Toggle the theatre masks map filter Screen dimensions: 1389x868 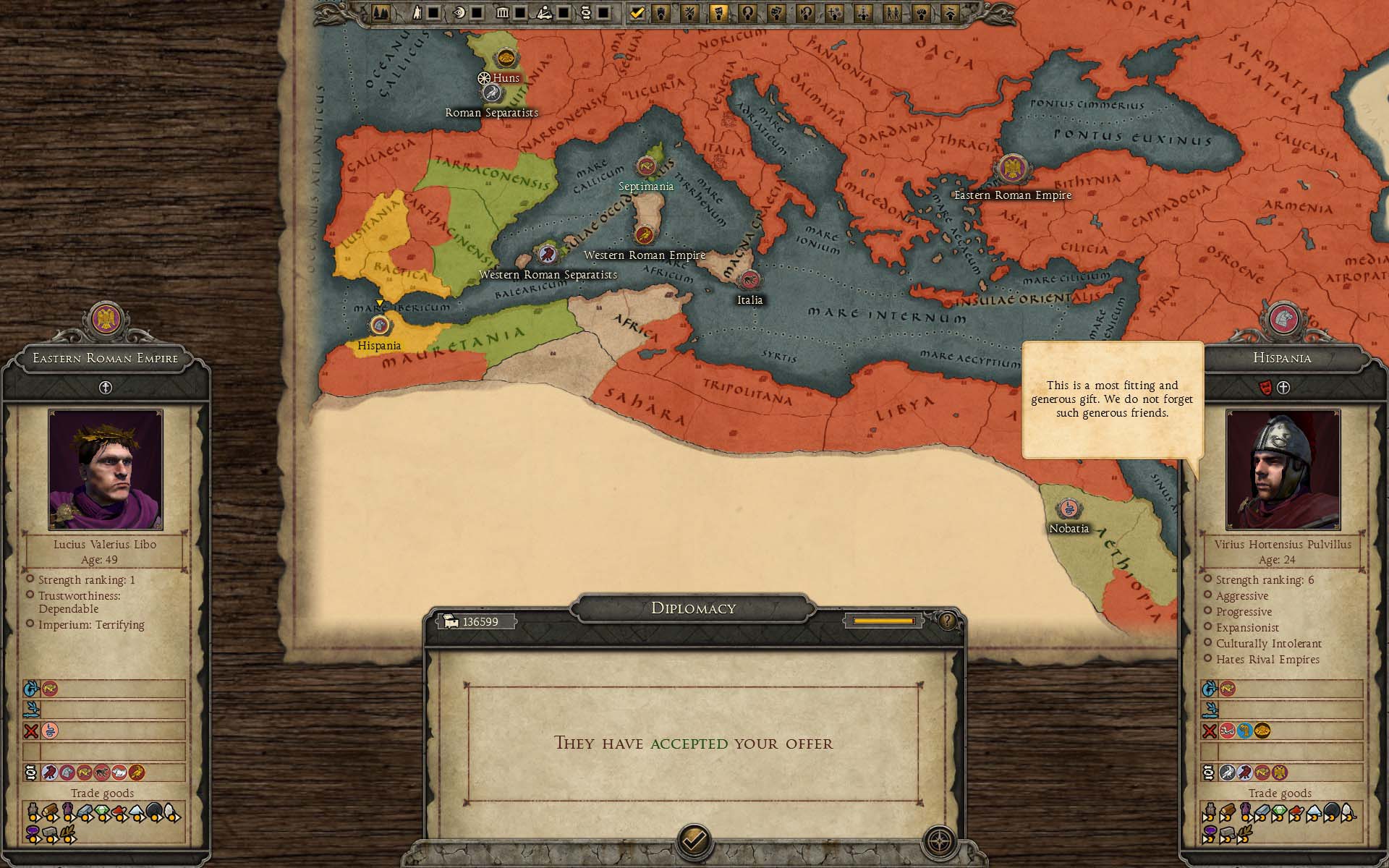[x=776, y=12]
